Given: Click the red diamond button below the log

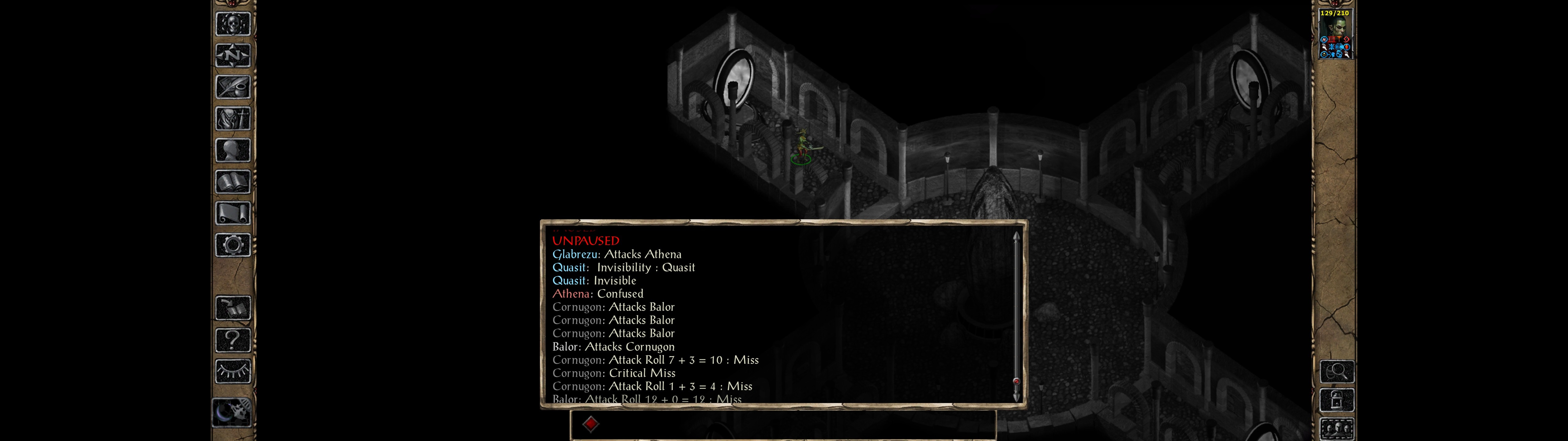Looking at the screenshot, I should coord(590,424).
